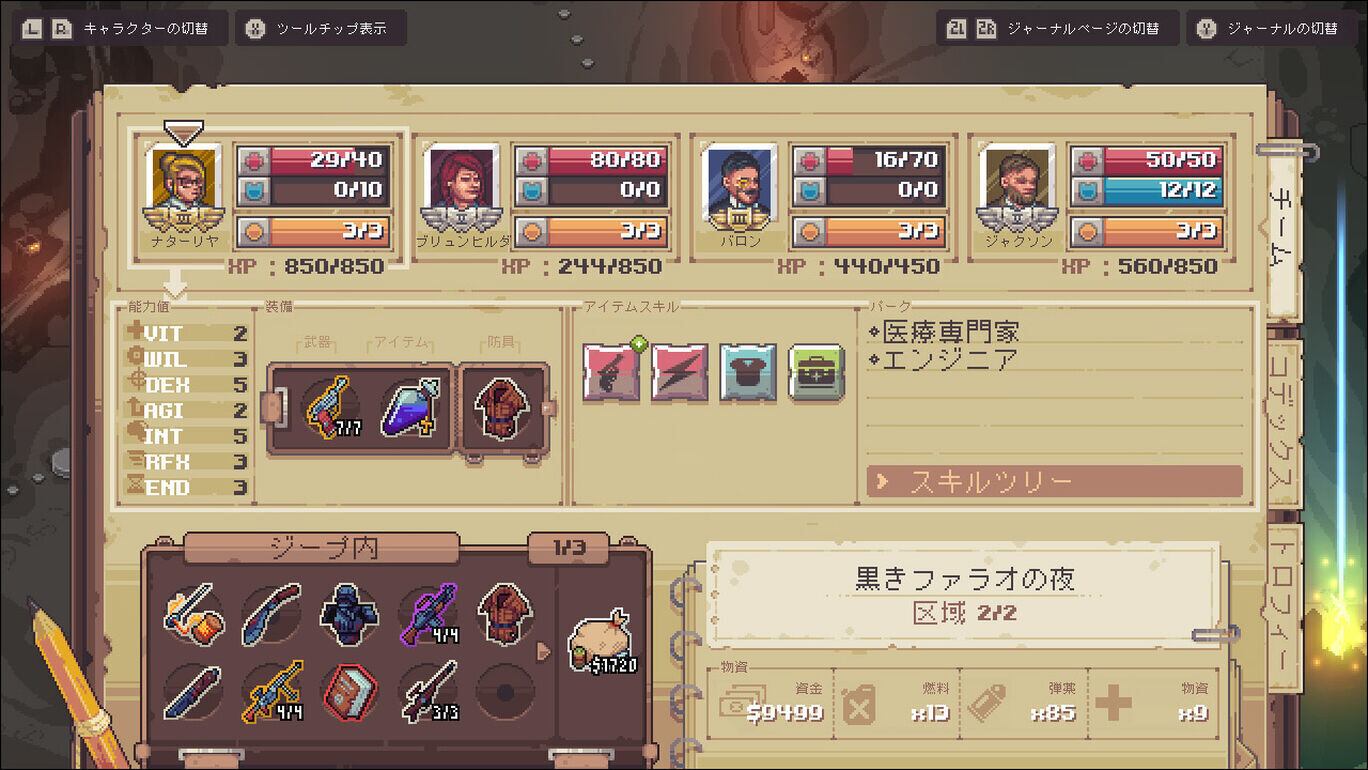
Task: Go to next jeep inventory page arrow
Action: pyautogui.click(x=544, y=652)
